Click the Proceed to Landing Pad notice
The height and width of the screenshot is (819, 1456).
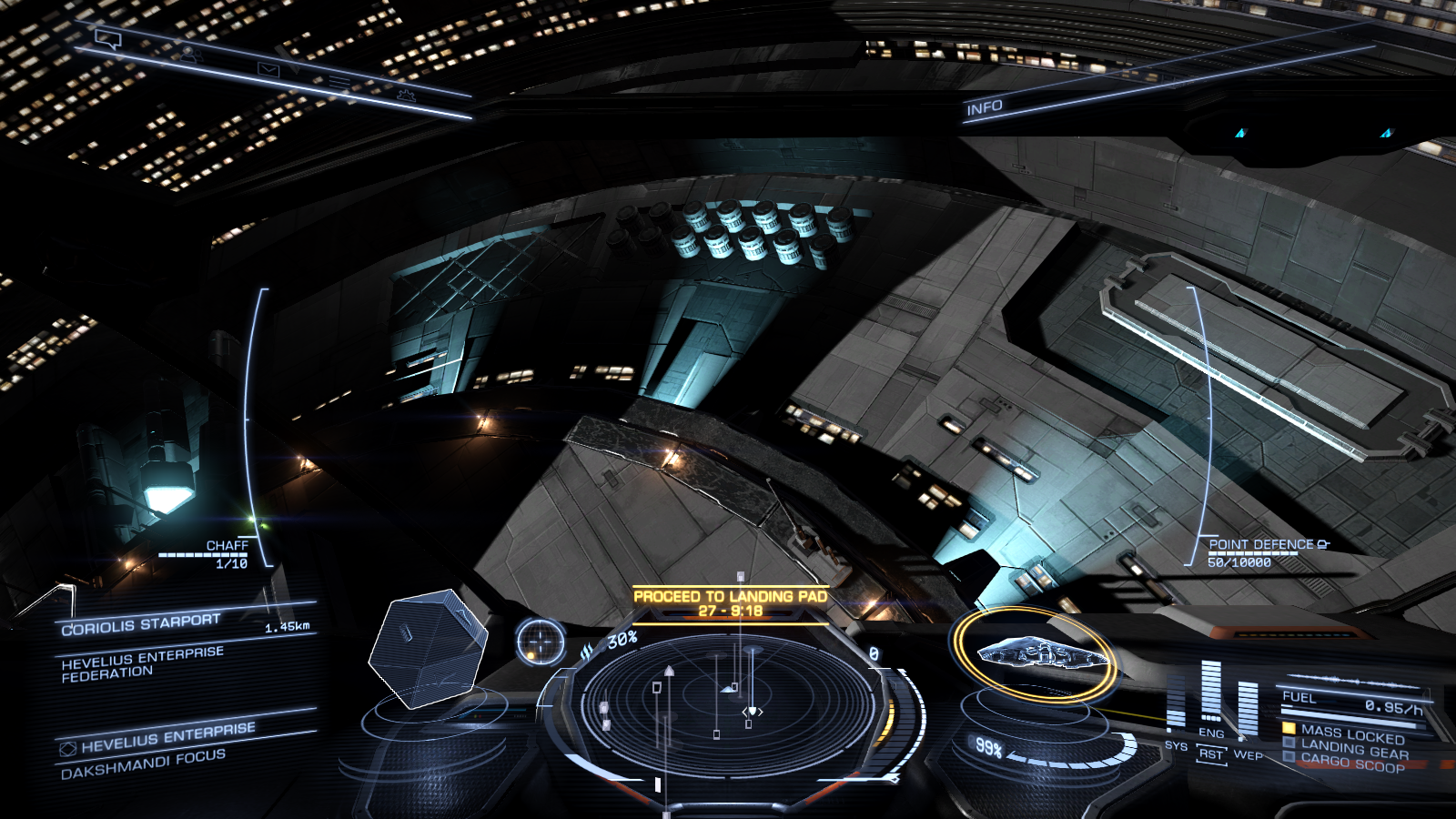tap(731, 603)
